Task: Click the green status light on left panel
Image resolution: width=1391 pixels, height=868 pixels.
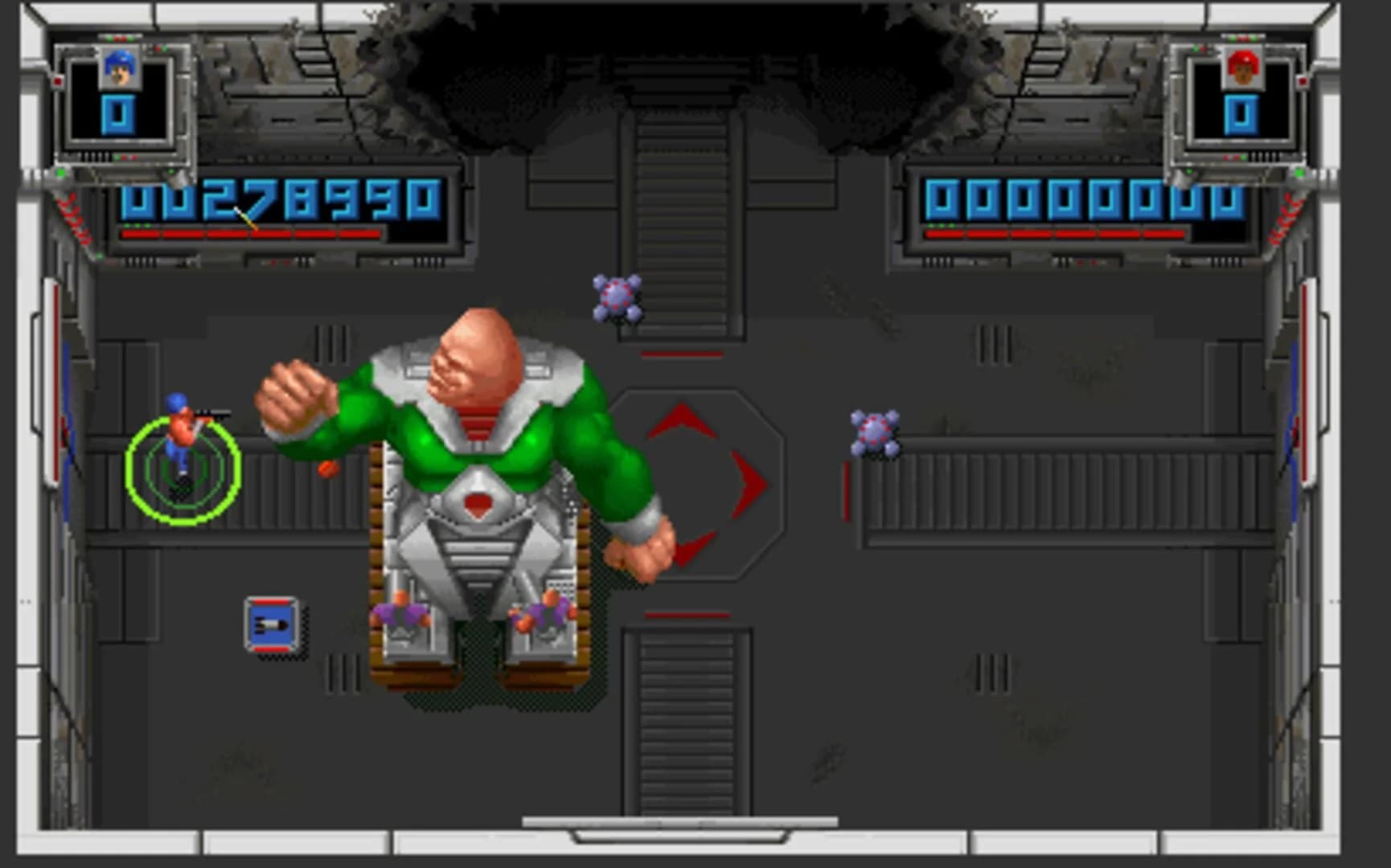Action: 59,171
